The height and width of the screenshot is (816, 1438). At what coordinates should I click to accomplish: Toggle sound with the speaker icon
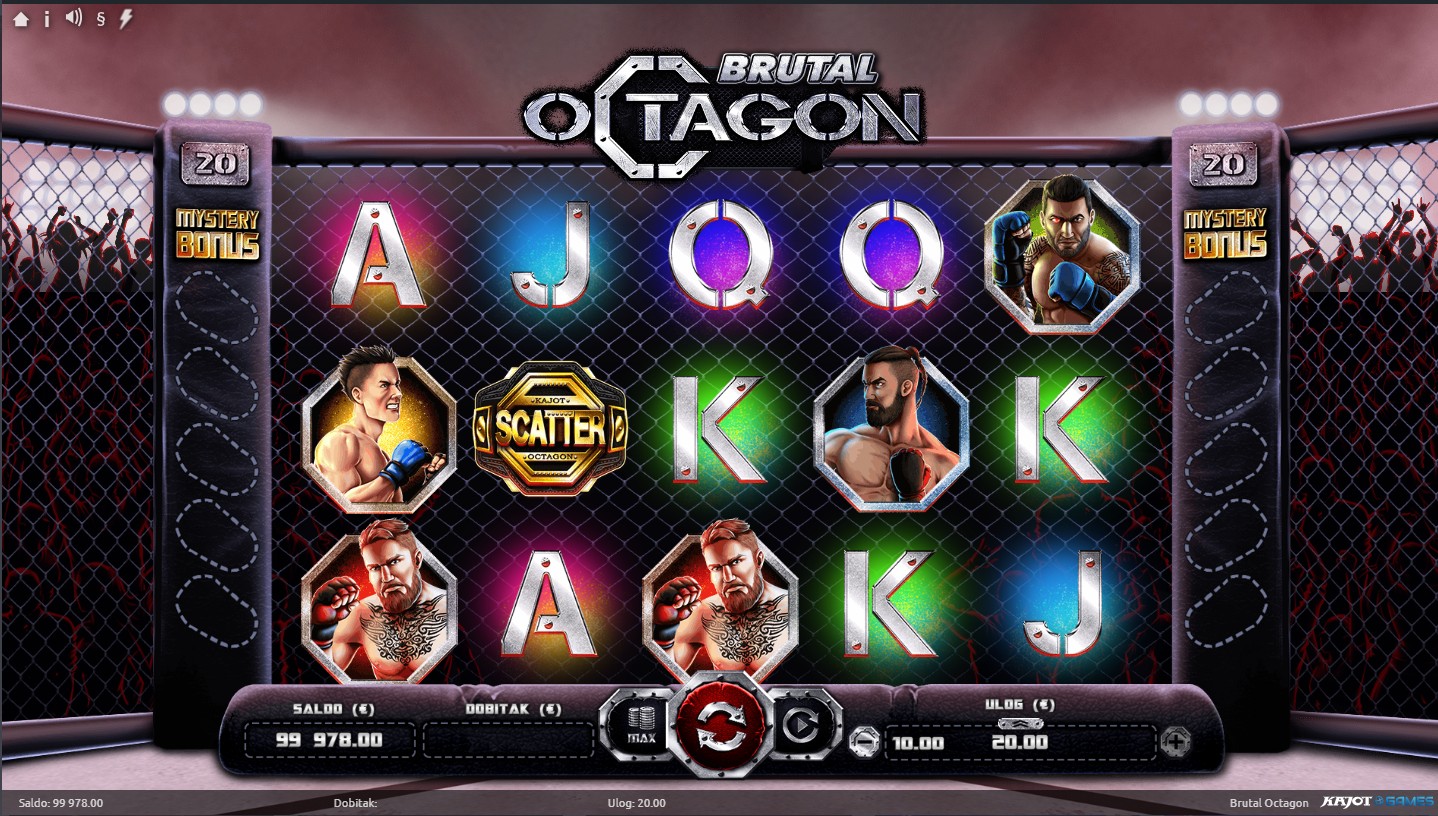point(73,18)
